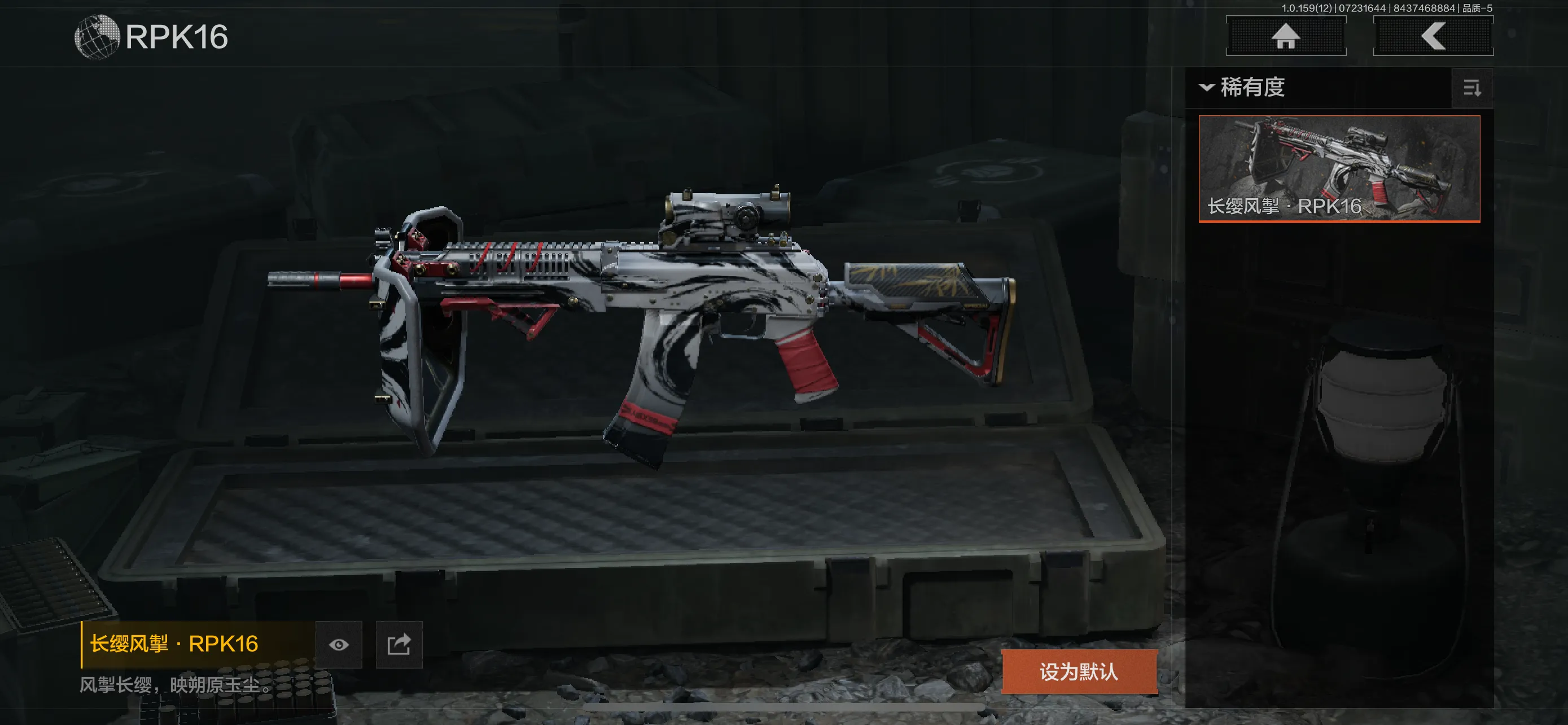Go back with the arrow button
The height and width of the screenshot is (725, 1568).
[1433, 36]
